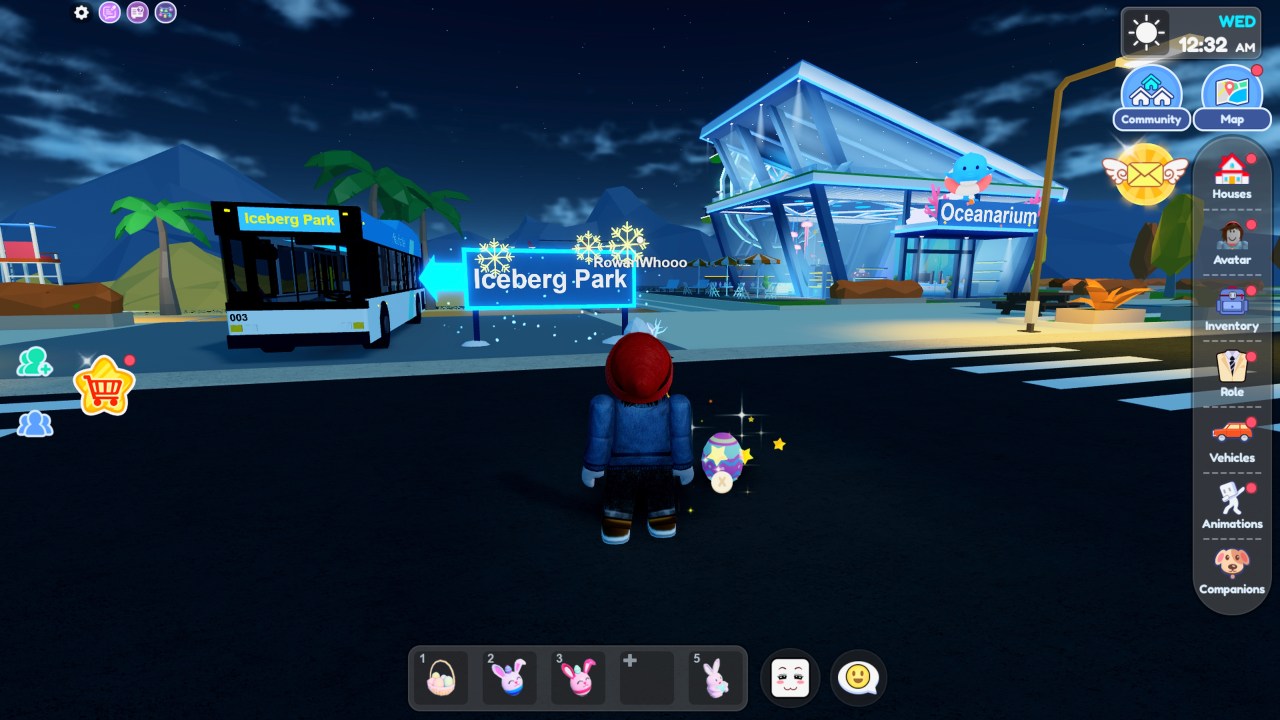
Task: Open the settings gear
Action: [x=80, y=12]
